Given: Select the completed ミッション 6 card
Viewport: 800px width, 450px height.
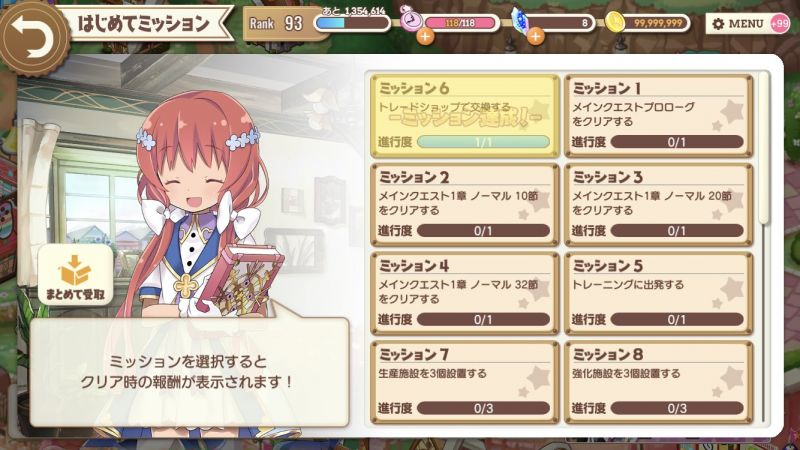Looking at the screenshot, I should 464,114.
